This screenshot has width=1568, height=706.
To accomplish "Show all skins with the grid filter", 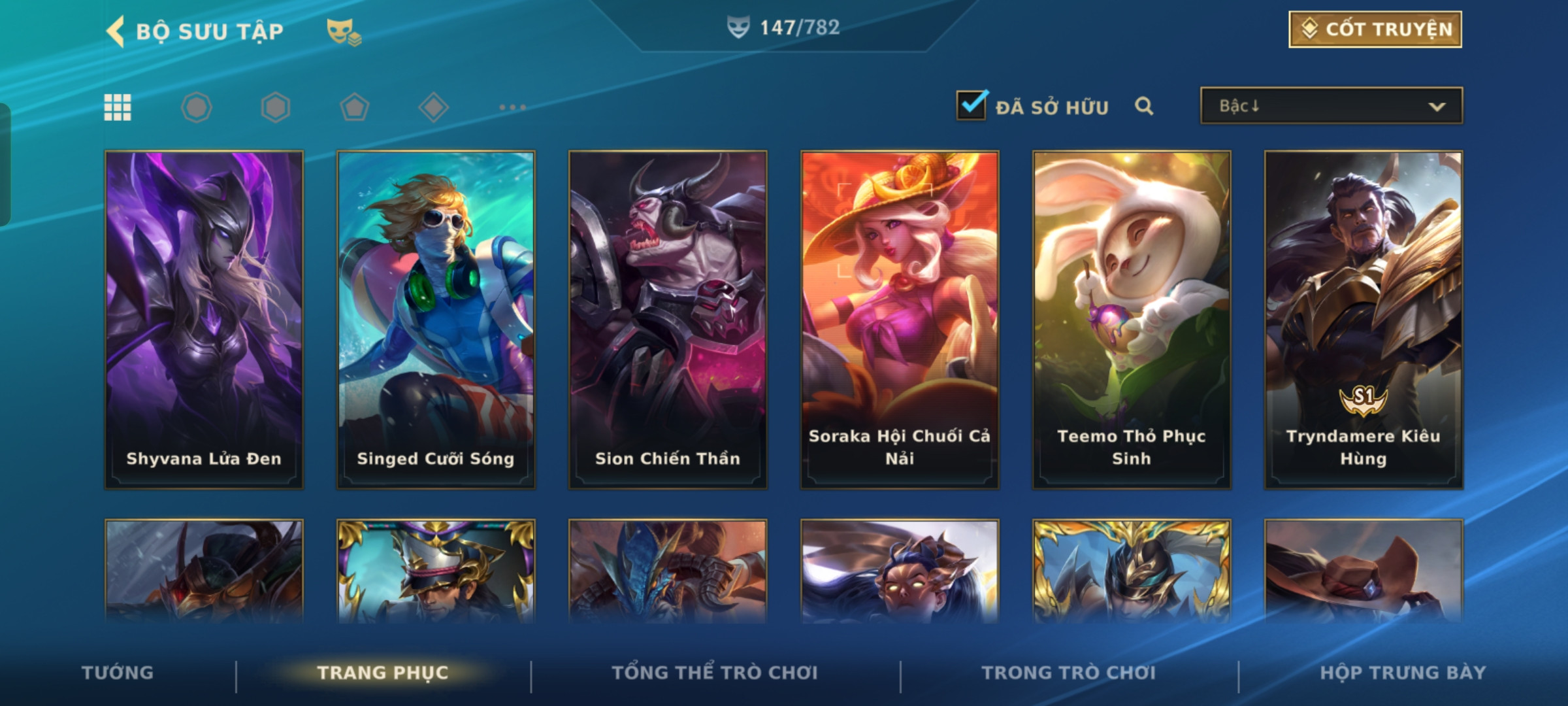I will point(118,107).
